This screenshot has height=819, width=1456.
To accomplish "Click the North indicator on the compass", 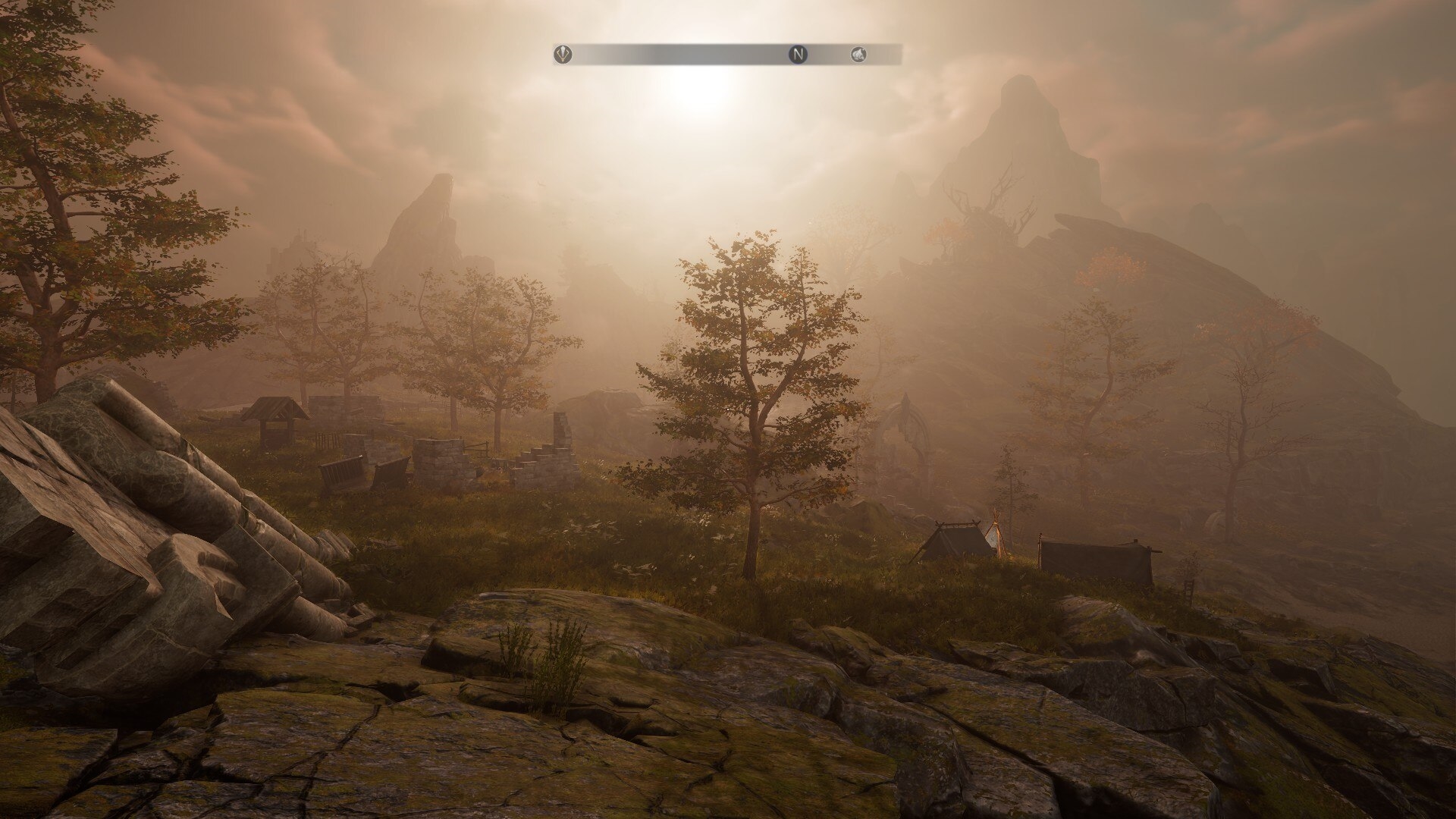I will click(798, 54).
